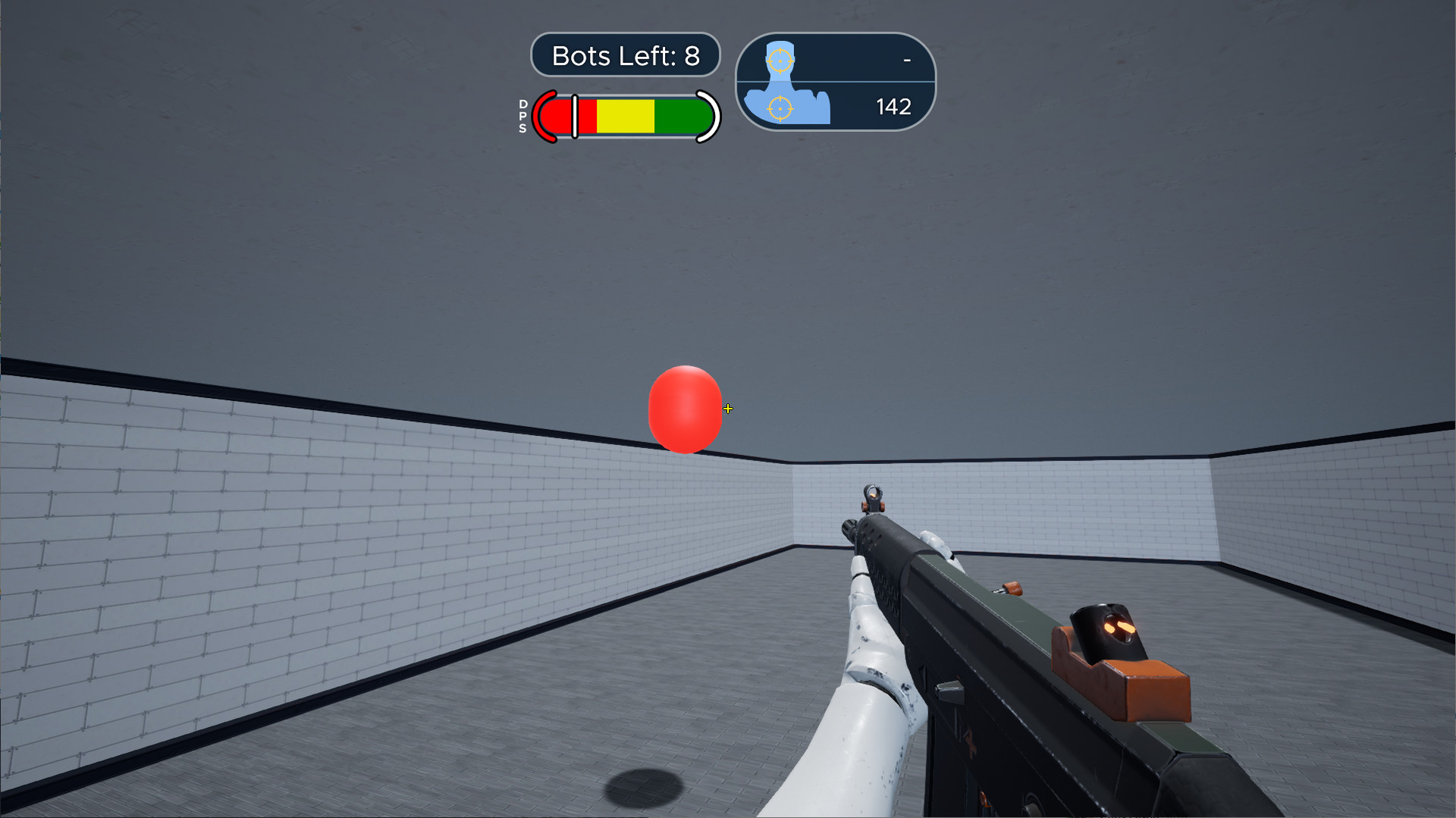Click the DPS label beside the damage meter

(x=522, y=118)
